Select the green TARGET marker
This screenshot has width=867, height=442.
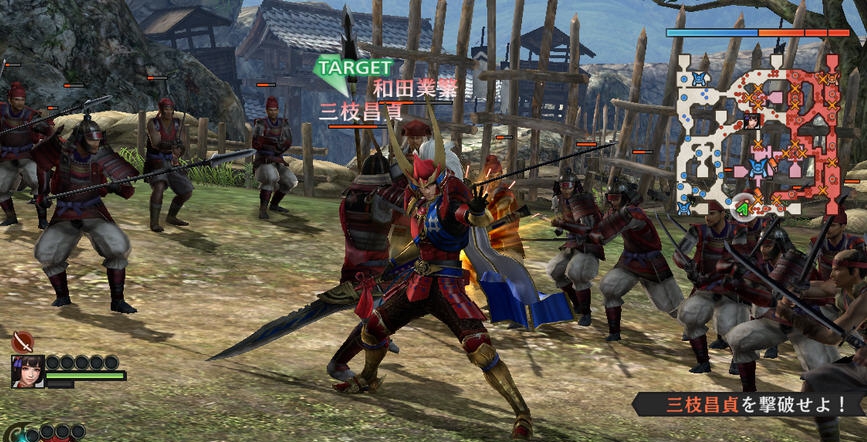point(342,68)
